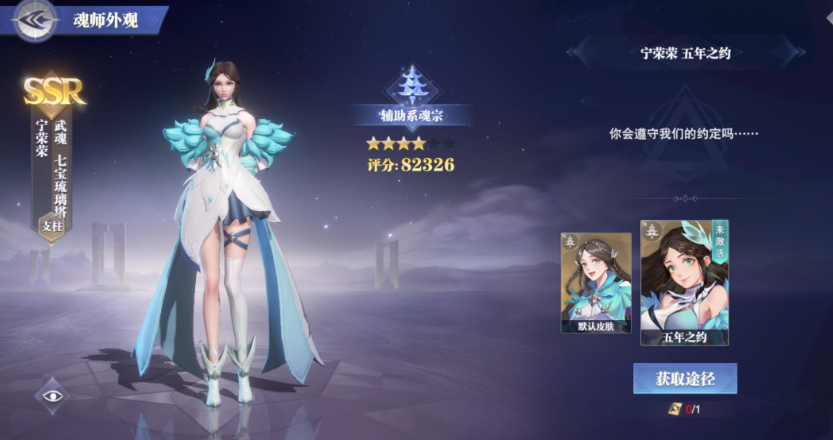The width and height of the screenshot is (833, 440).
Task: Go back using the top-left arrow button
Action: 33,20
